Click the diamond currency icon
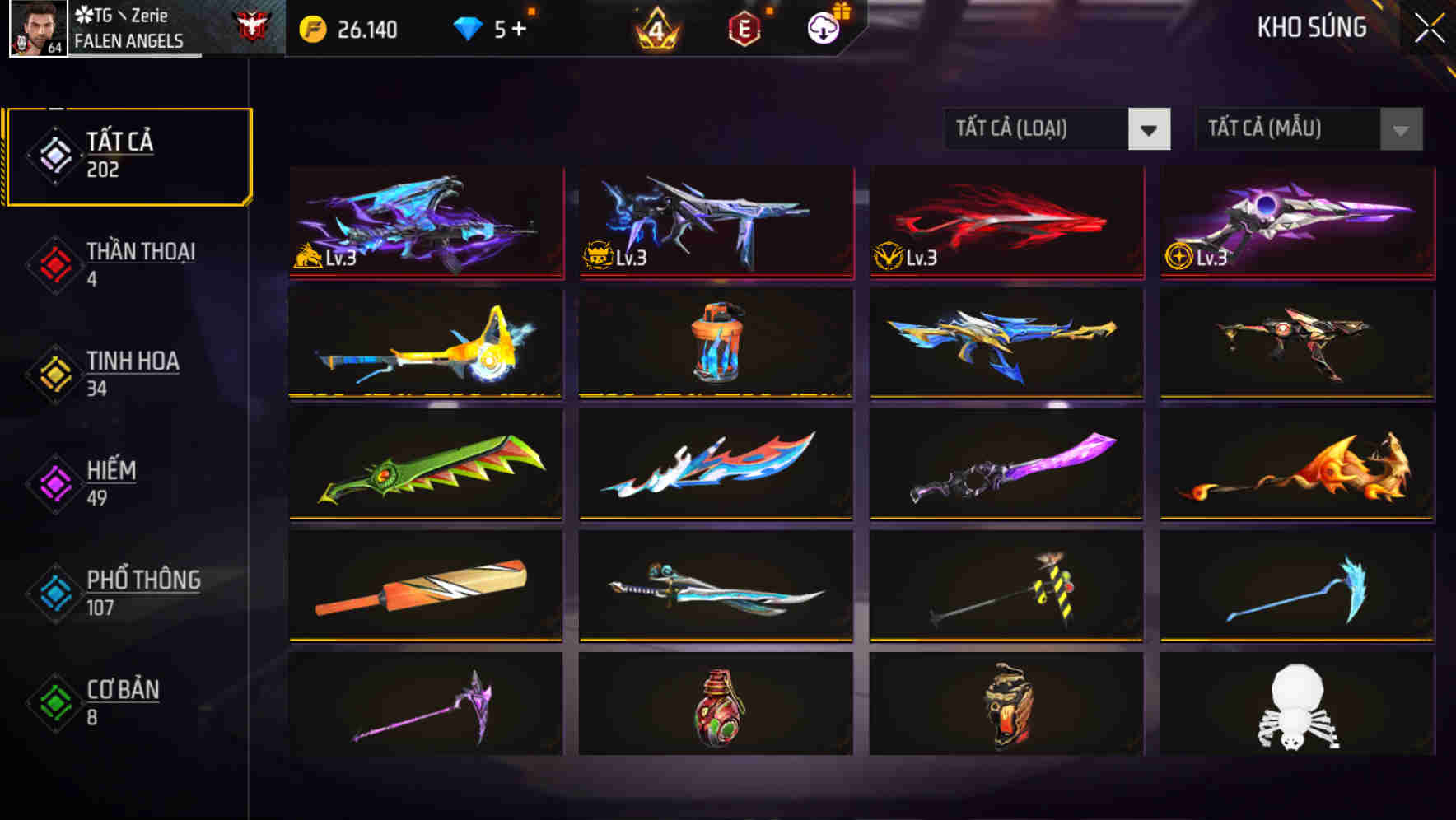 [x=468, y=27]
